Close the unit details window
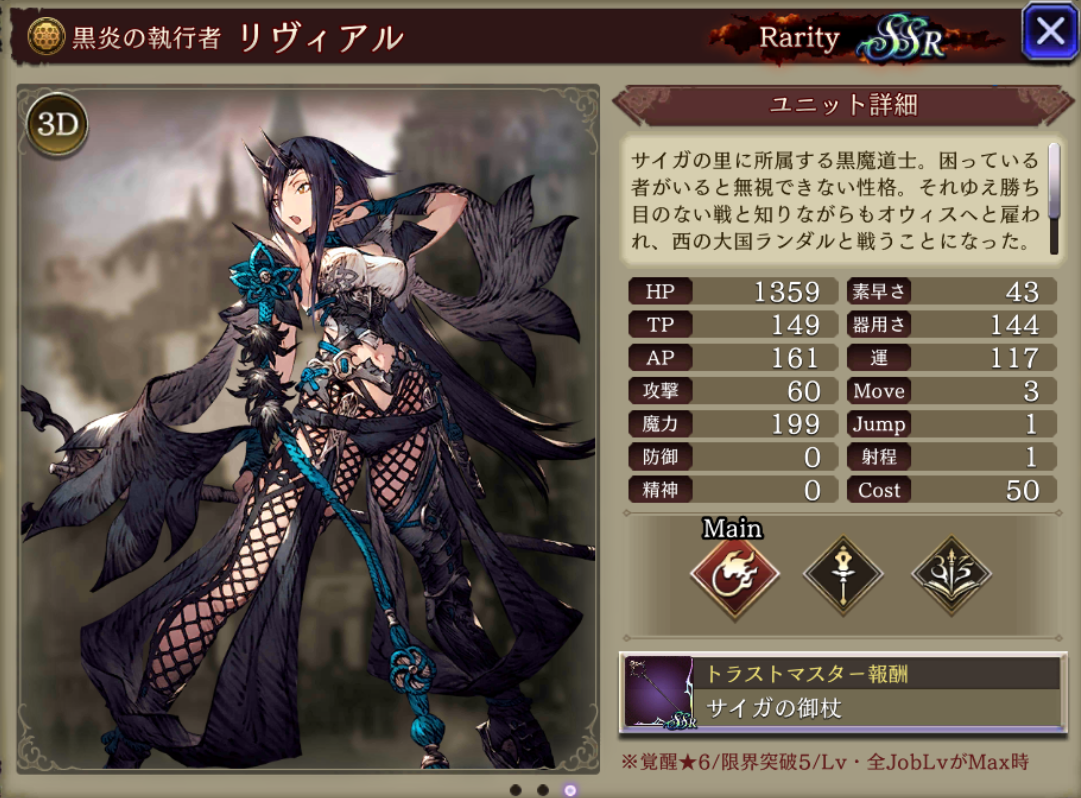 (x=1048, y=32)
